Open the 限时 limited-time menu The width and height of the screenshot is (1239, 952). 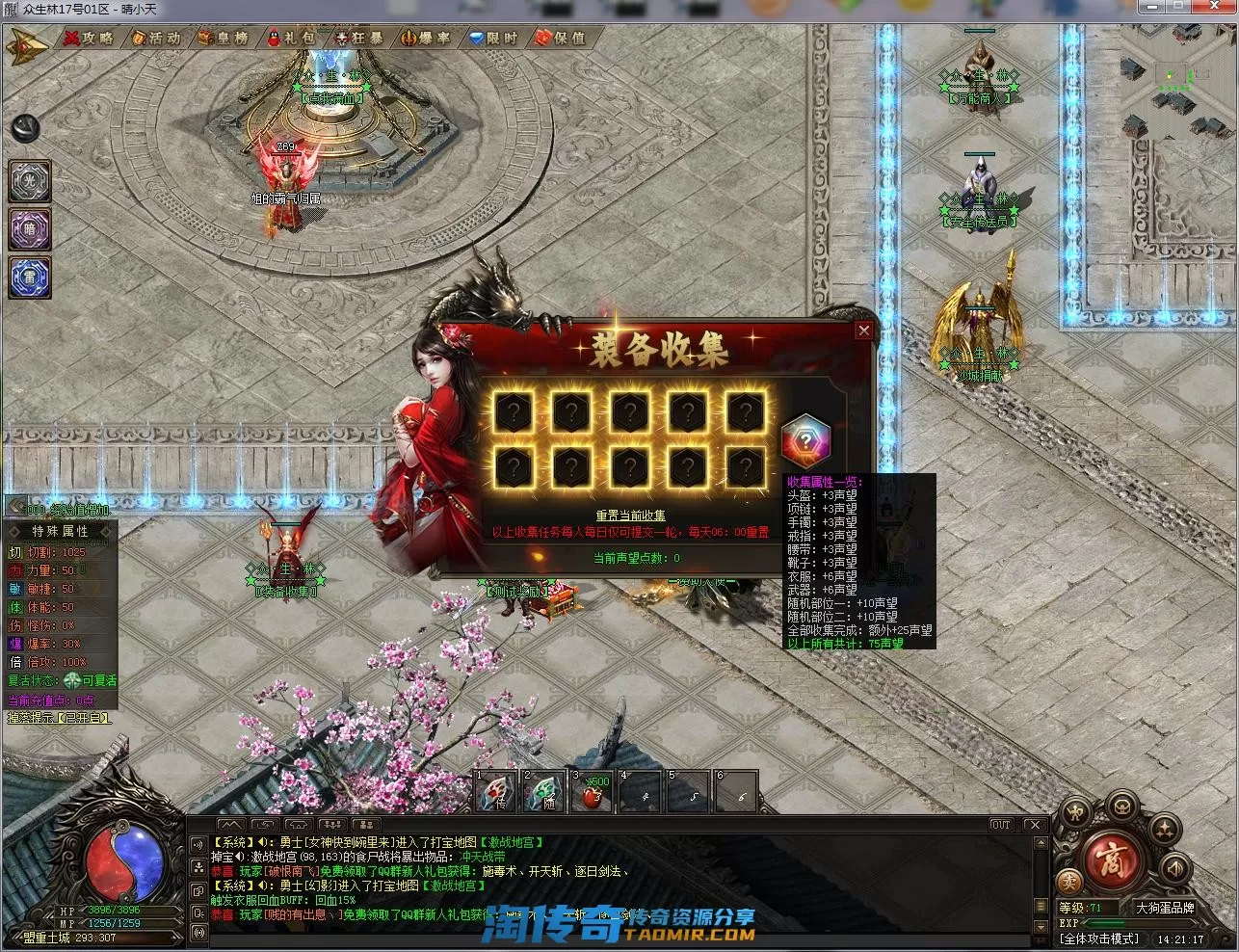tap(492, 38)
